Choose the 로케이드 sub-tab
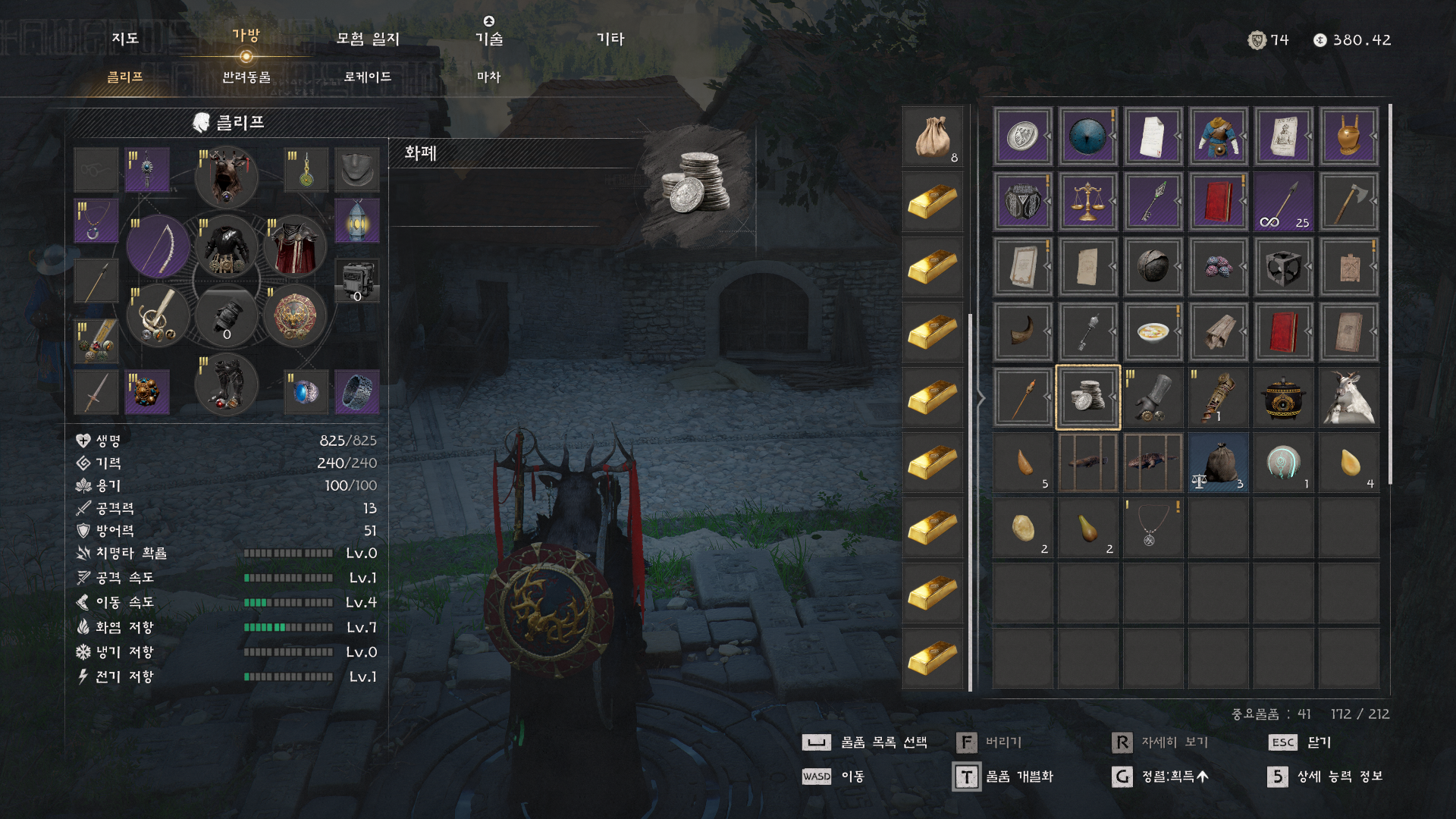This screenshot has height=819, width=1456. (x=368, y=77)
